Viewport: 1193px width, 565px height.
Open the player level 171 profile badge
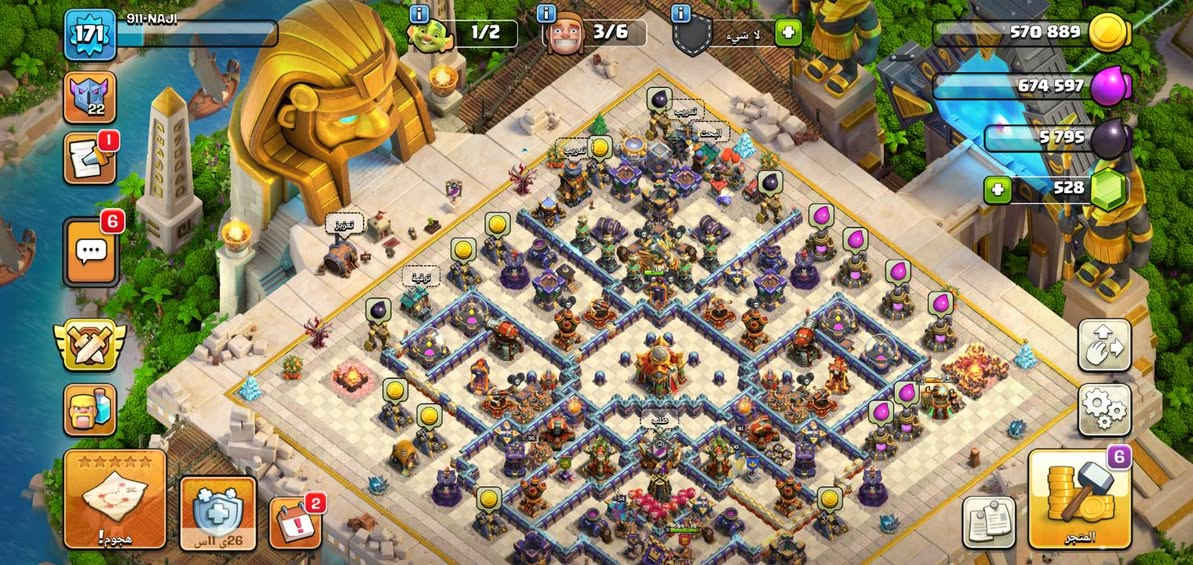pos(85,34)
